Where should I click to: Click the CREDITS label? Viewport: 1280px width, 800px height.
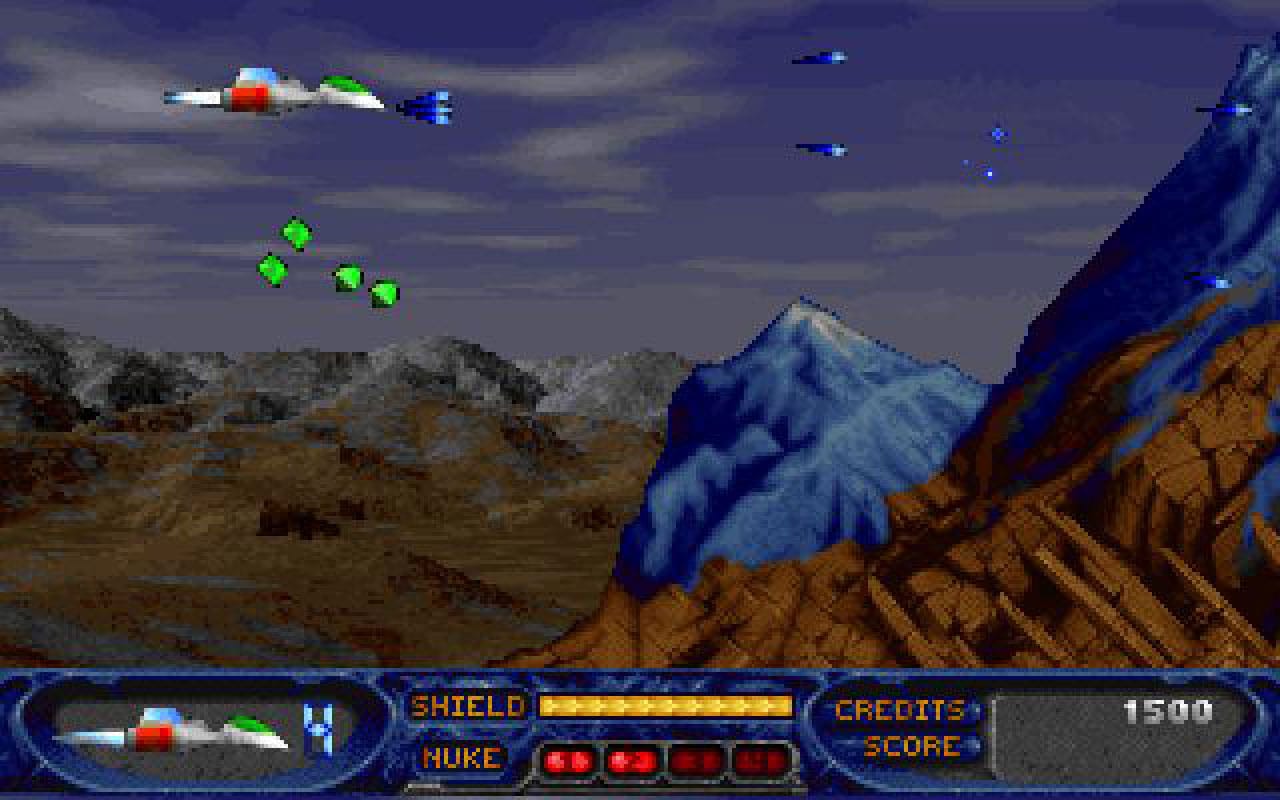pos(898,708)
